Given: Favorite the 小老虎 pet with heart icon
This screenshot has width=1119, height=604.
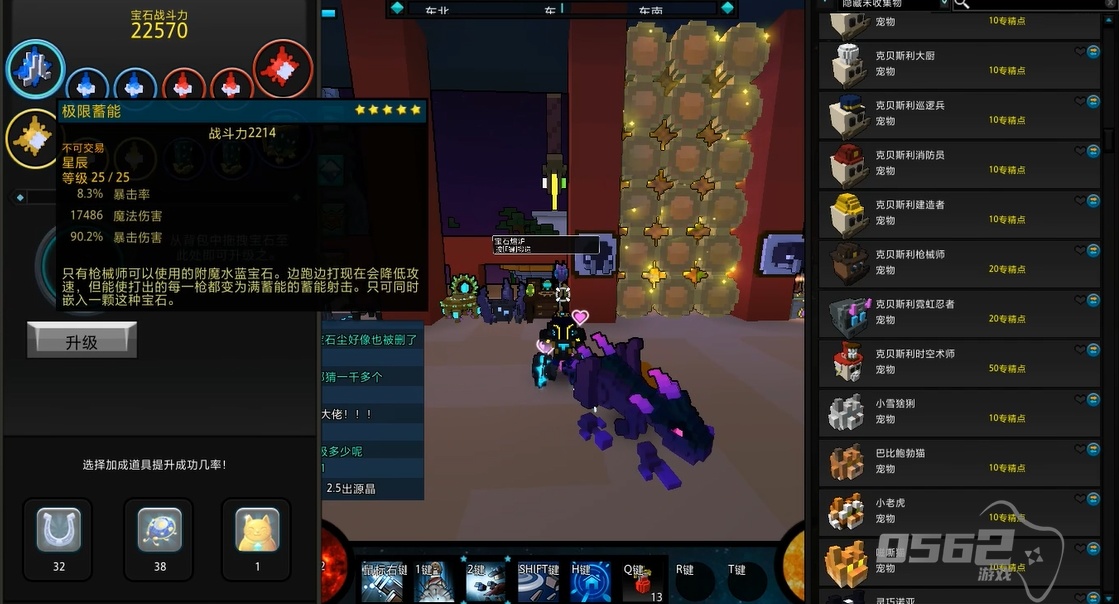Looking at the screenshot, I should coord(1080,499).
